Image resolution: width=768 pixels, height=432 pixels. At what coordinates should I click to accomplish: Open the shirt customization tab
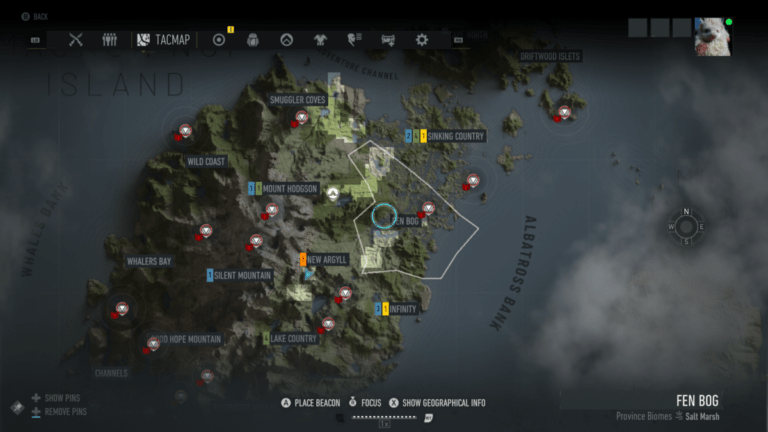point(320,40)
